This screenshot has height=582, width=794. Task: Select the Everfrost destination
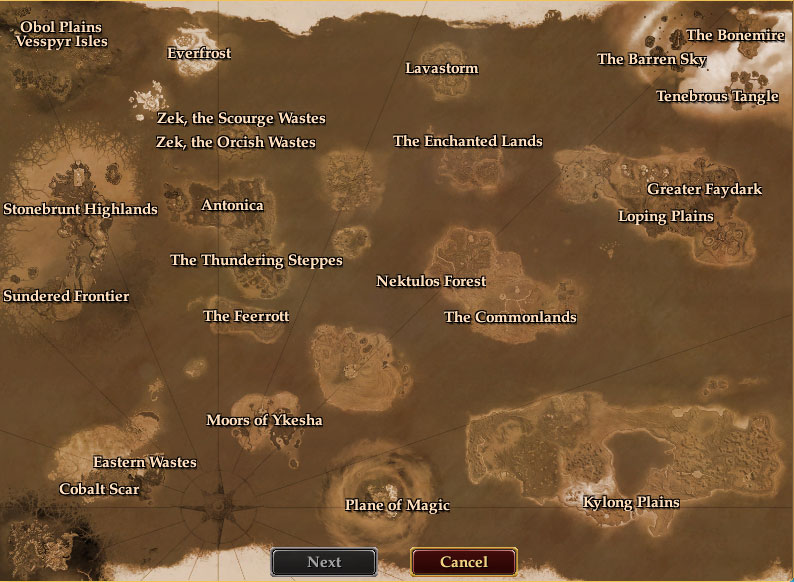(199, 54)
